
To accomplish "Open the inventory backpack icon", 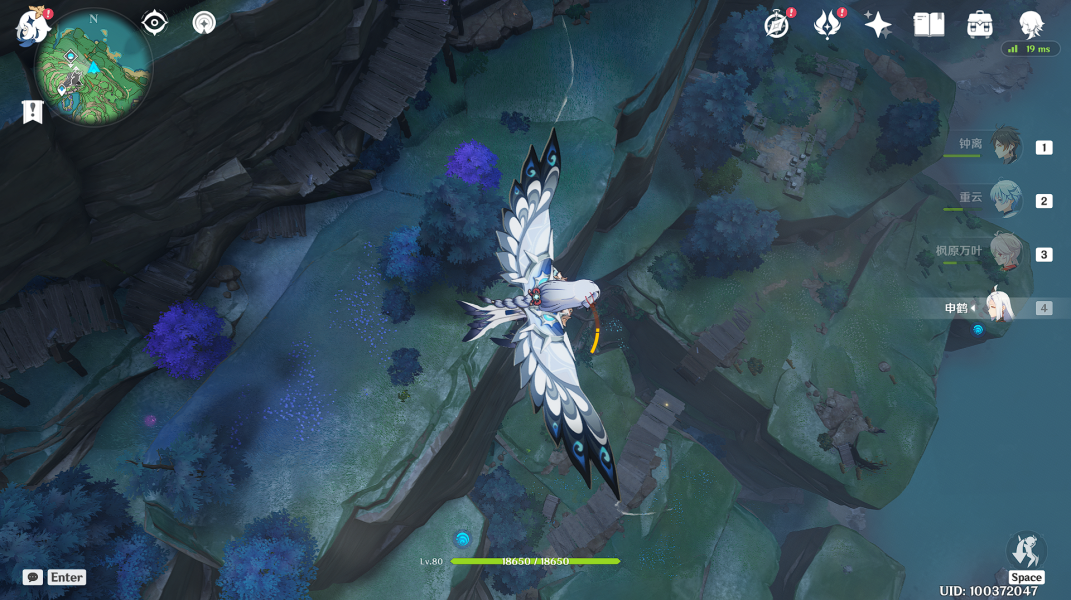I will (x=980, y=25).
